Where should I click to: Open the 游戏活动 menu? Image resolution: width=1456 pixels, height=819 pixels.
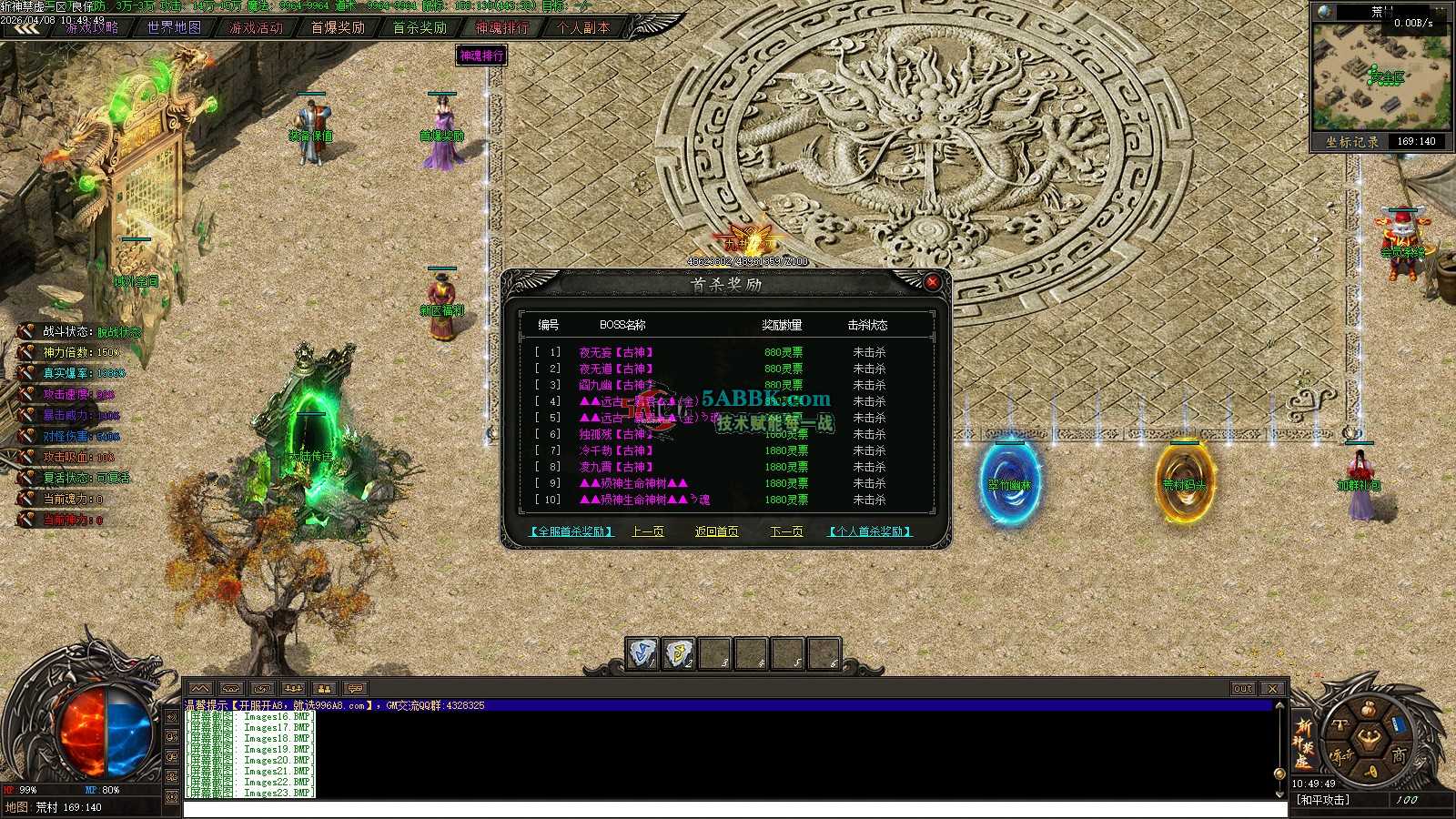coord(256,27)
